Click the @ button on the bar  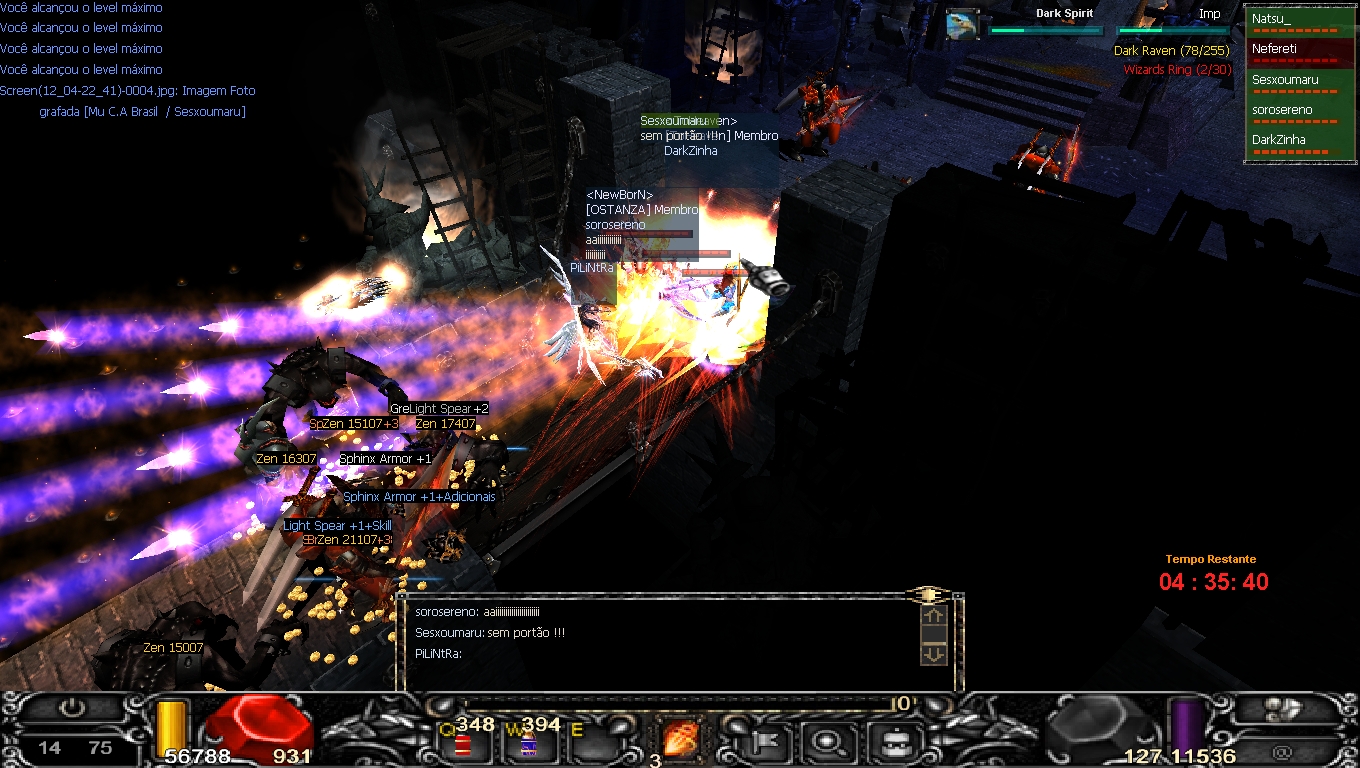[x=1283, y=751]
